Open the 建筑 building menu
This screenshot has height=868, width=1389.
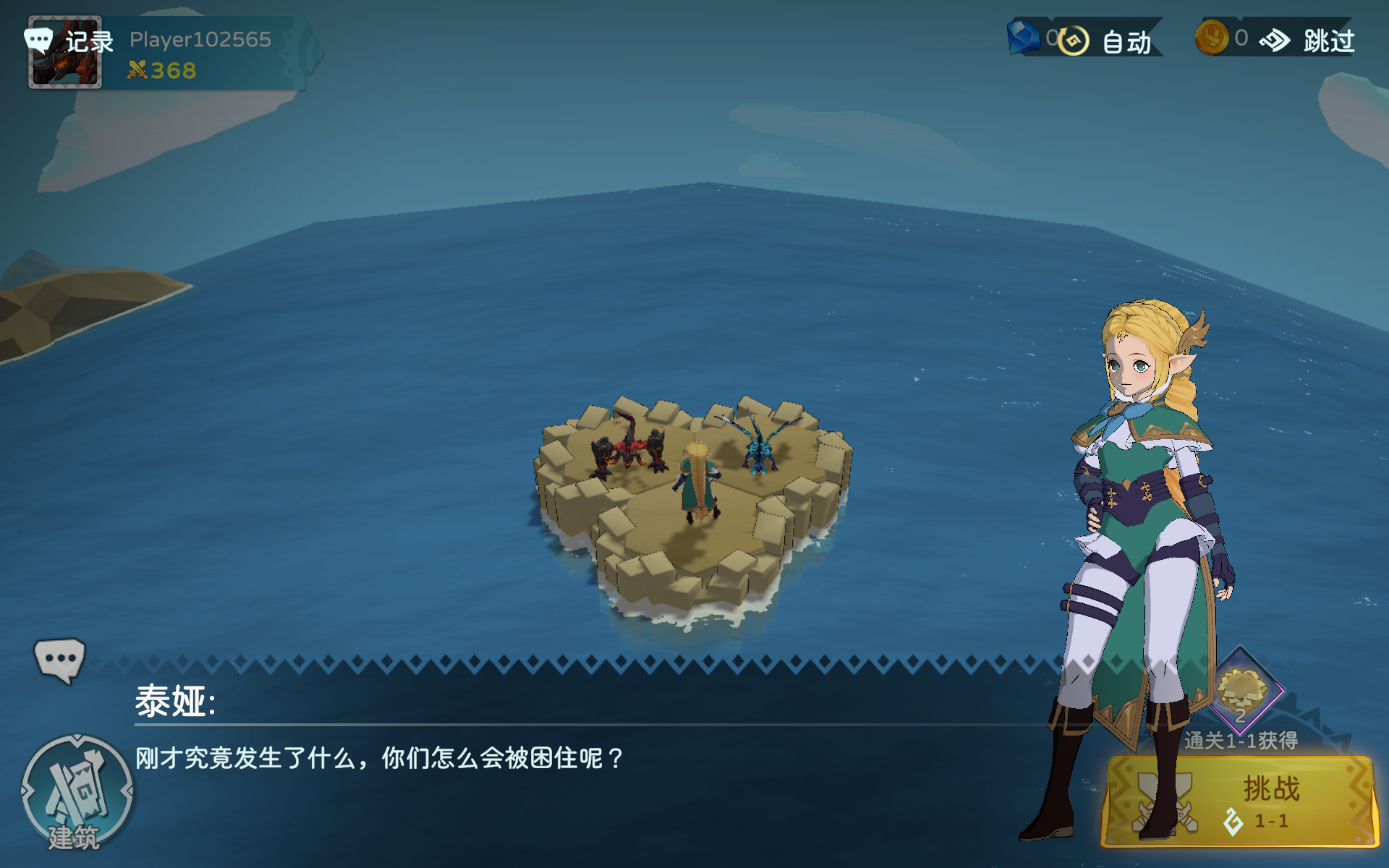click(76, 793)
